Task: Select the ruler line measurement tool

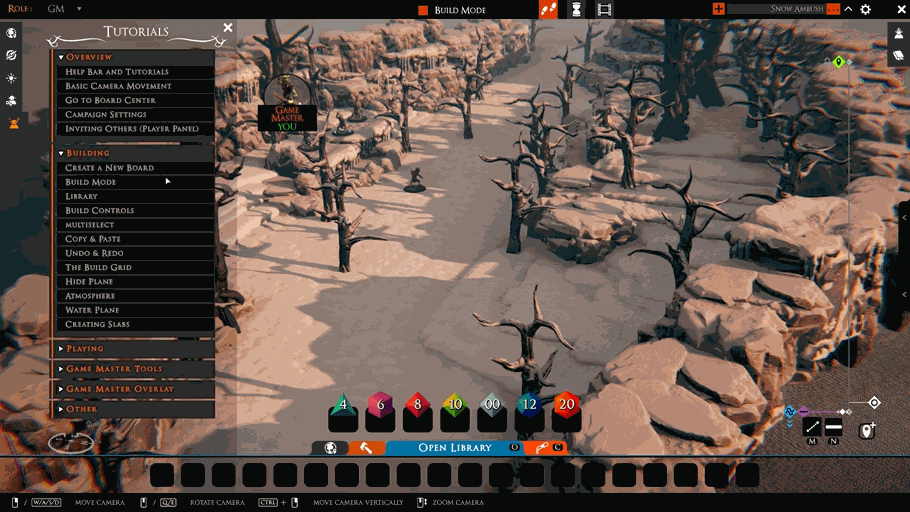Action: coord(812,427)
